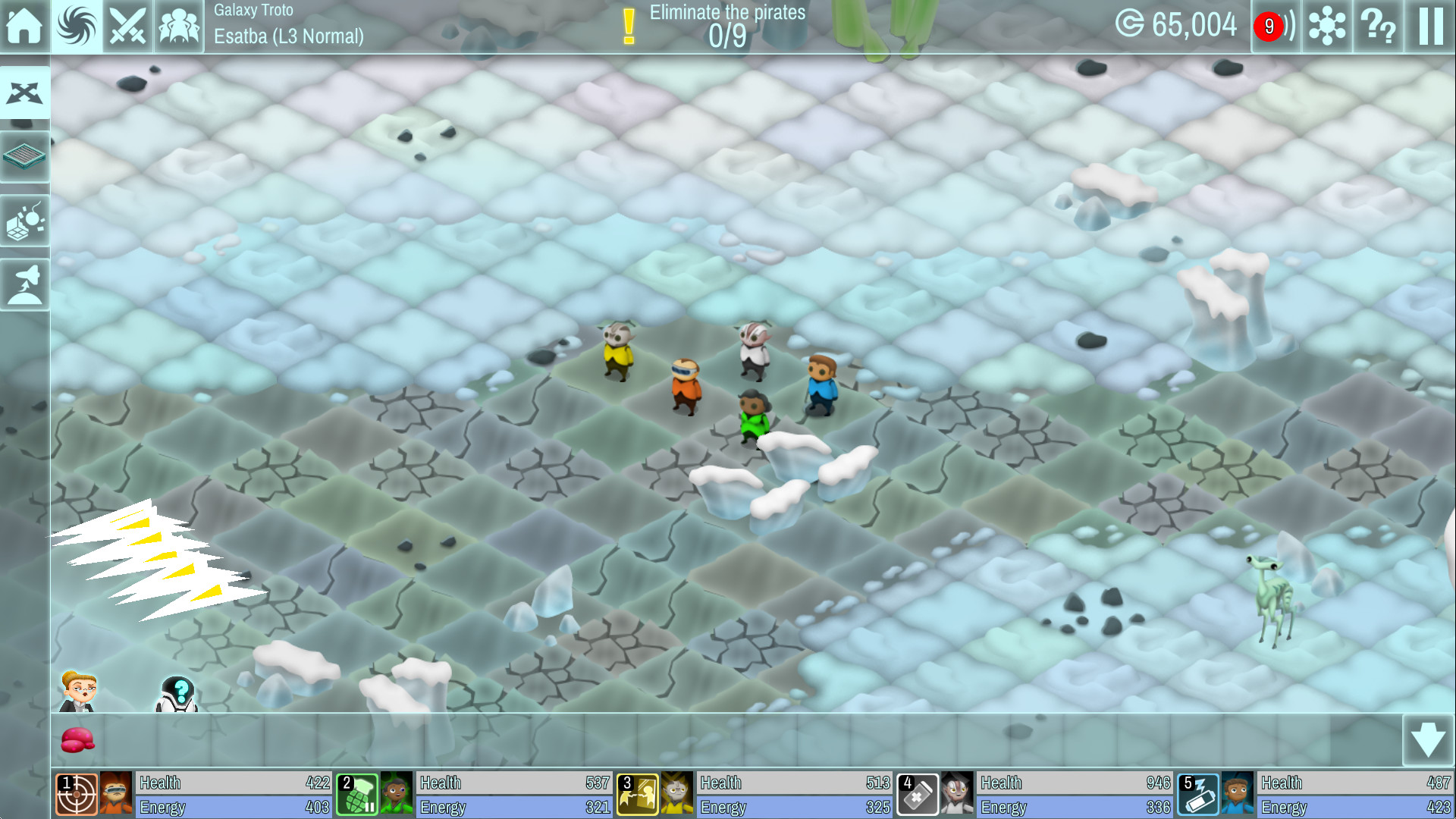This screenshot has width=1456, height=819.
Task: Toggle the pause button
Action: (x=1429, y=27)
